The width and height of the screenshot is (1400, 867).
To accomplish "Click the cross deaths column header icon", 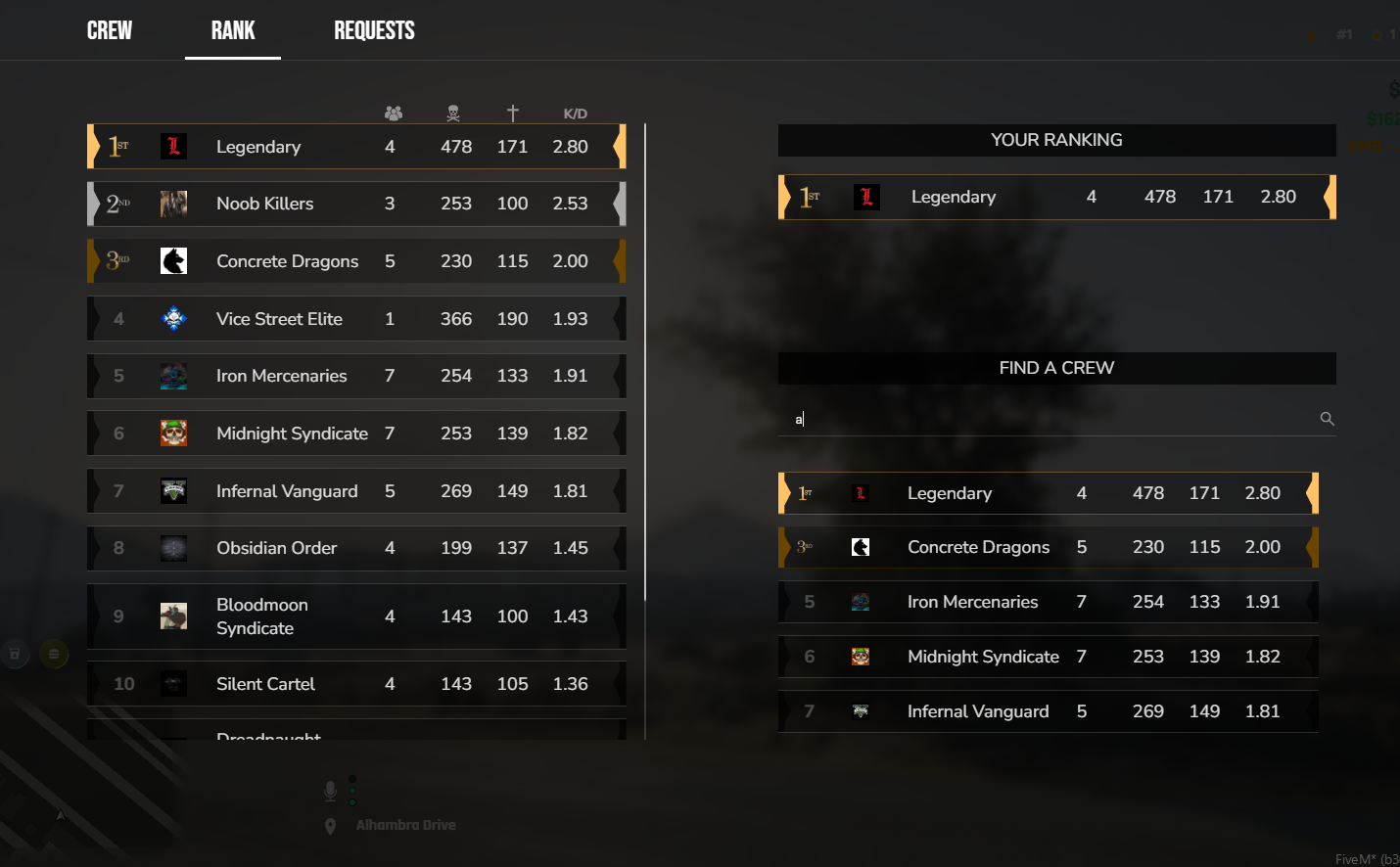I will point(513,113).
